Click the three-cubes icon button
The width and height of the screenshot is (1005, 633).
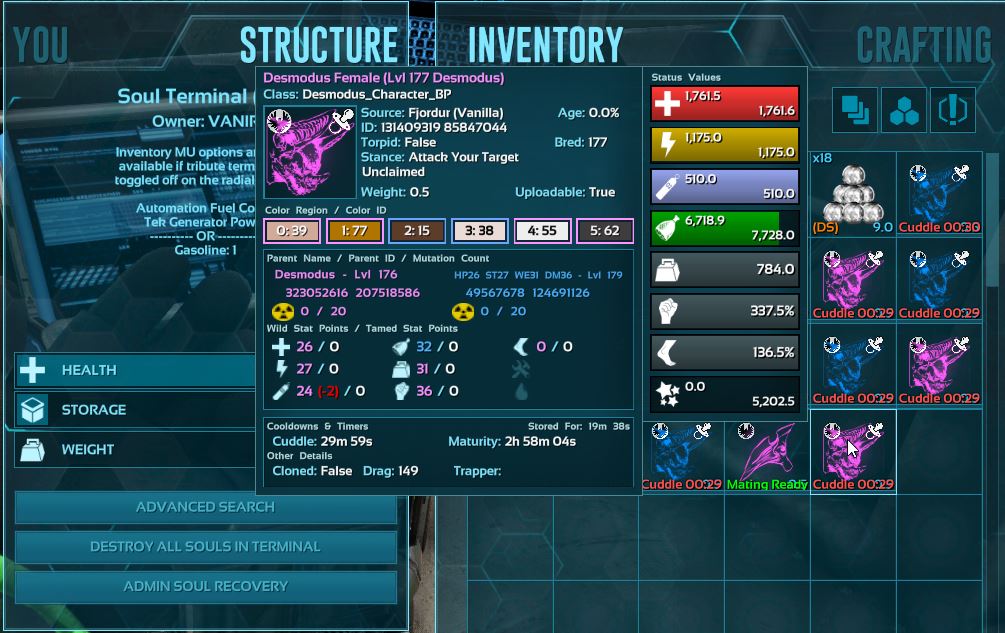point(904,110)
